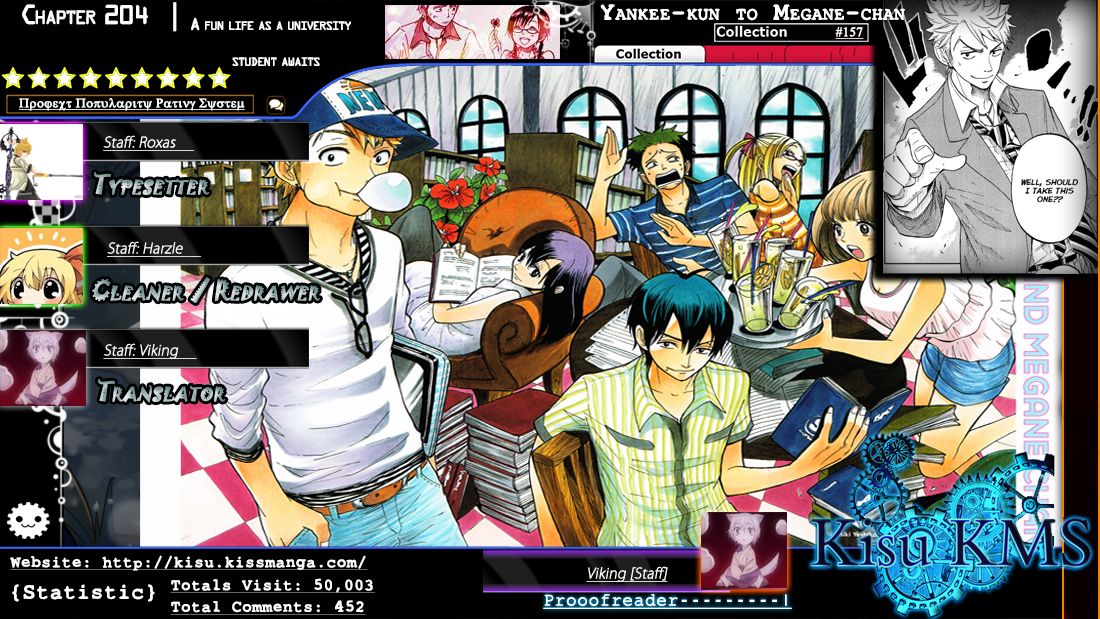This screenshot has width=1100, height=619.
Task: Click the Viking [Staff] proofreader name
Action: pyautogui.click(x=627, y=573)
